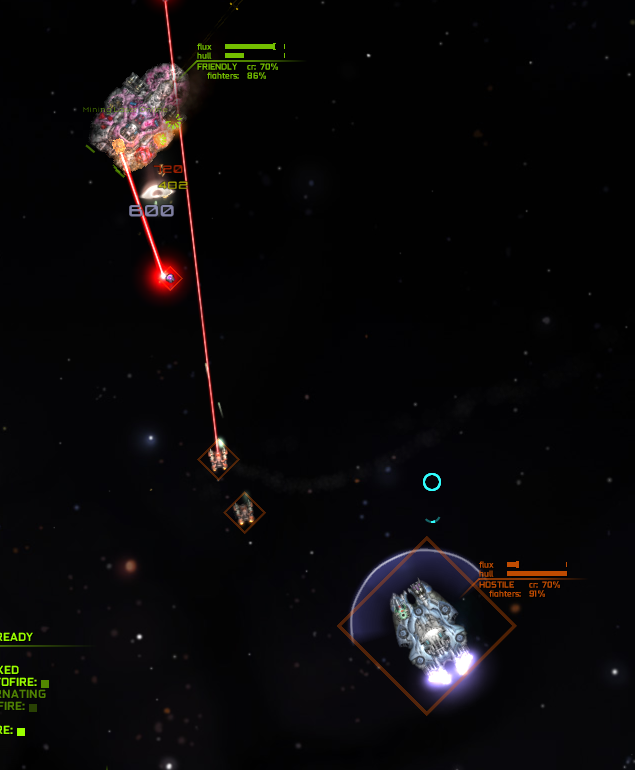Target the hostile fighter firing the red laser

(218, 459)
